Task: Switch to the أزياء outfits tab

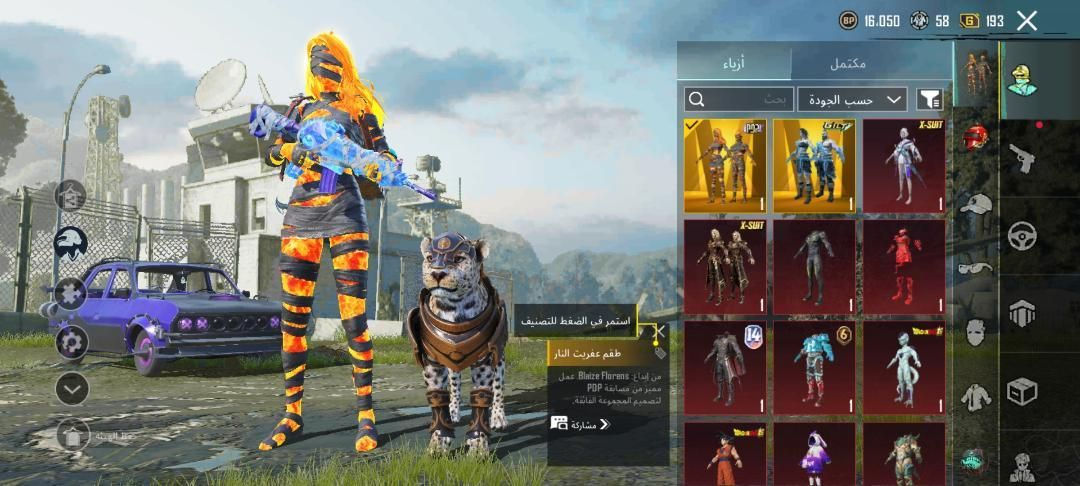Action: [733, 63]
